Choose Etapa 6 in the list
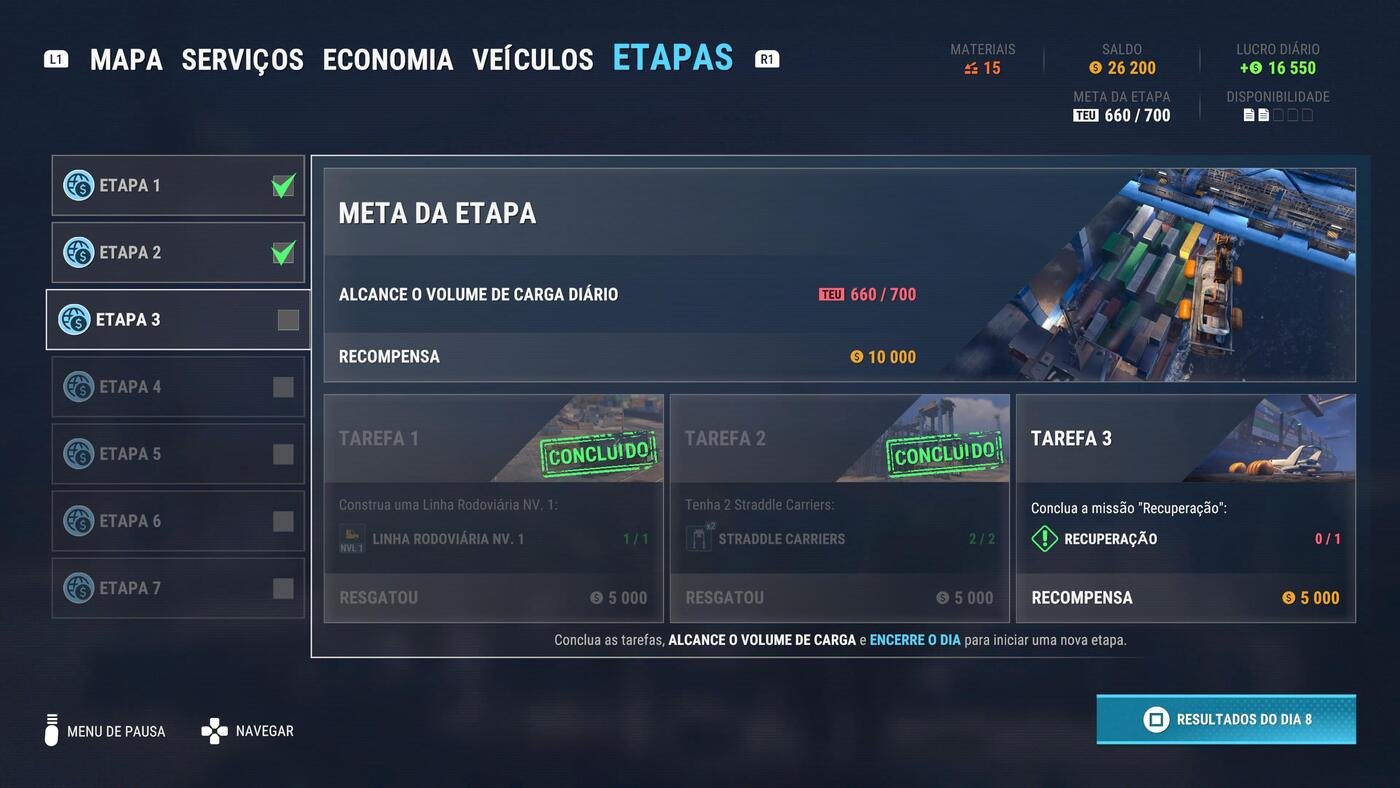 [178, 521]
